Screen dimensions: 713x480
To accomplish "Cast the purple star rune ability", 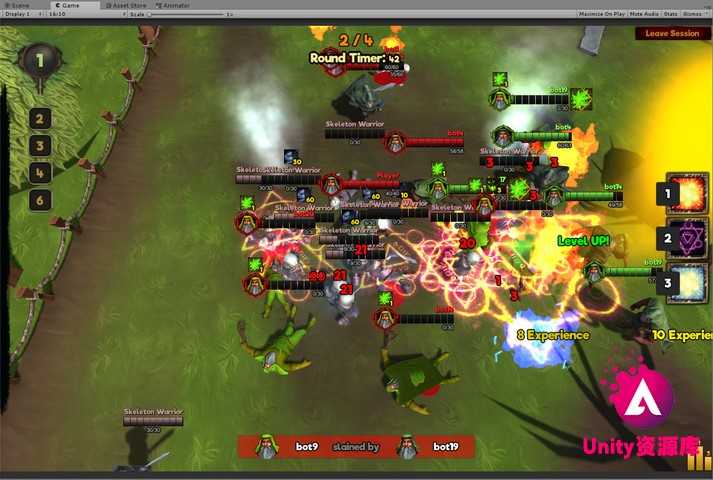I will tap(688, 238).
